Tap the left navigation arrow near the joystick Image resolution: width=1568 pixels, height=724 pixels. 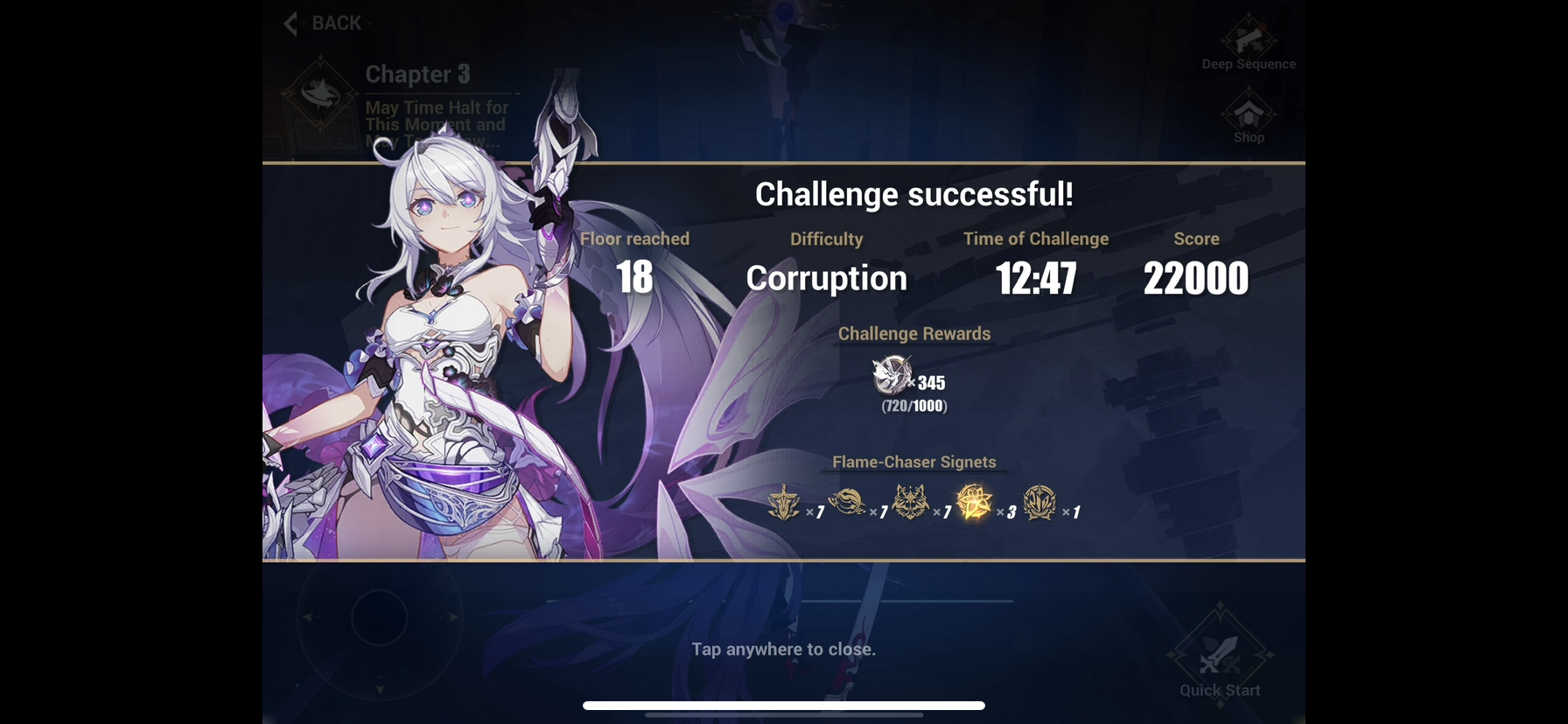308,617
